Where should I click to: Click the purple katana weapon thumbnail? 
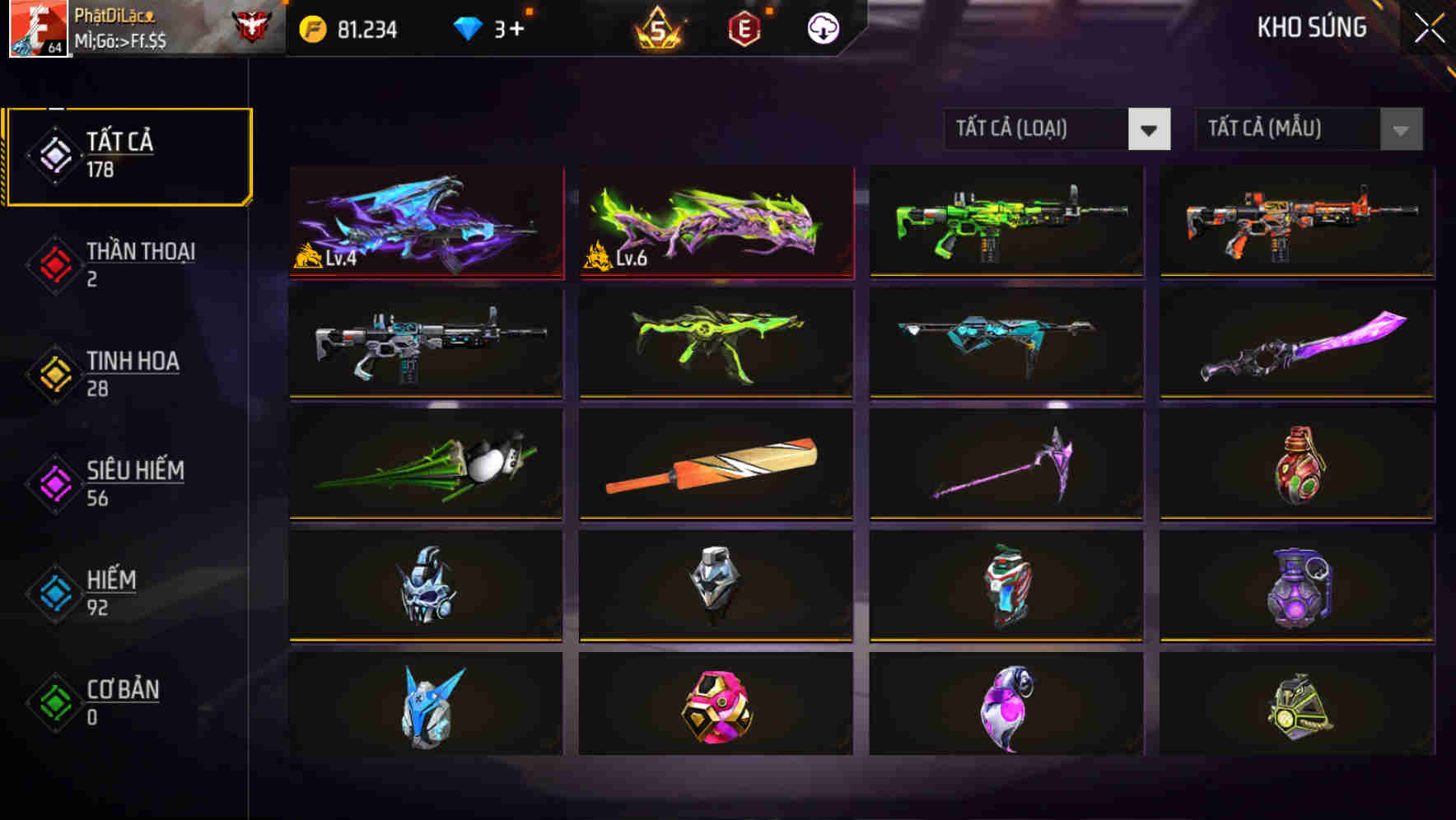[x=1295, y=346]
